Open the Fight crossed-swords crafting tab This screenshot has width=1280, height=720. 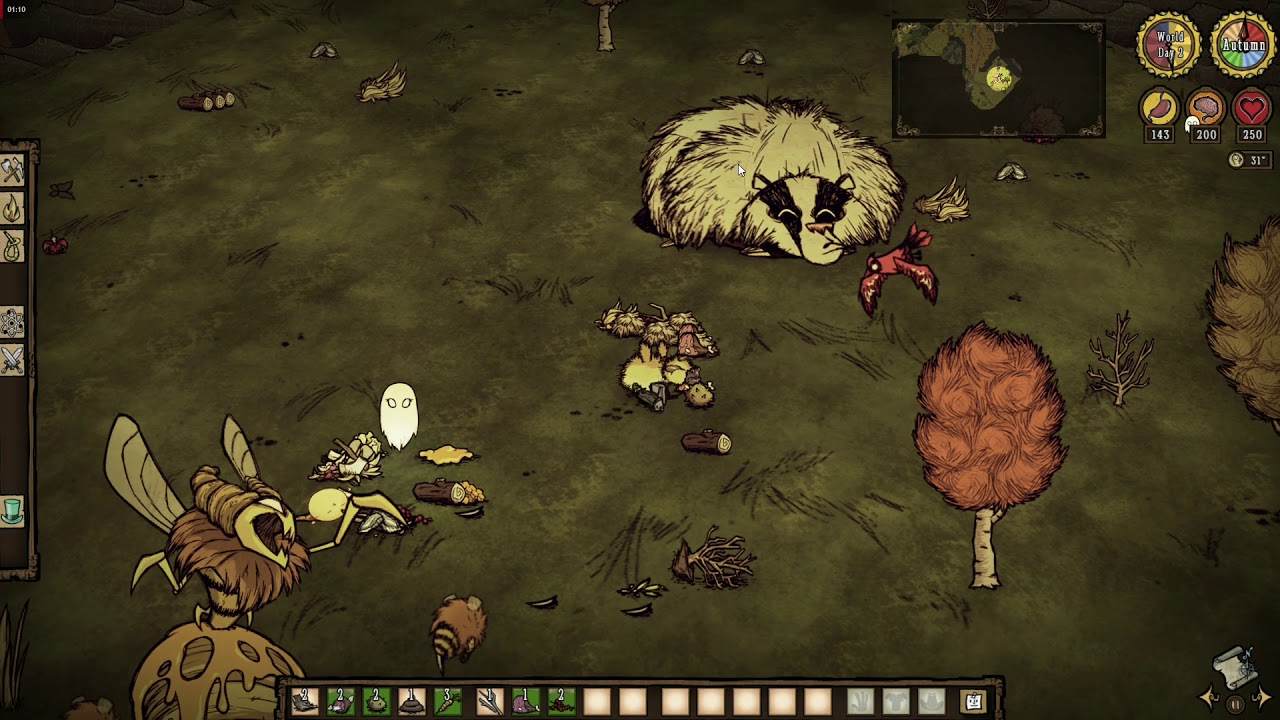12,360
